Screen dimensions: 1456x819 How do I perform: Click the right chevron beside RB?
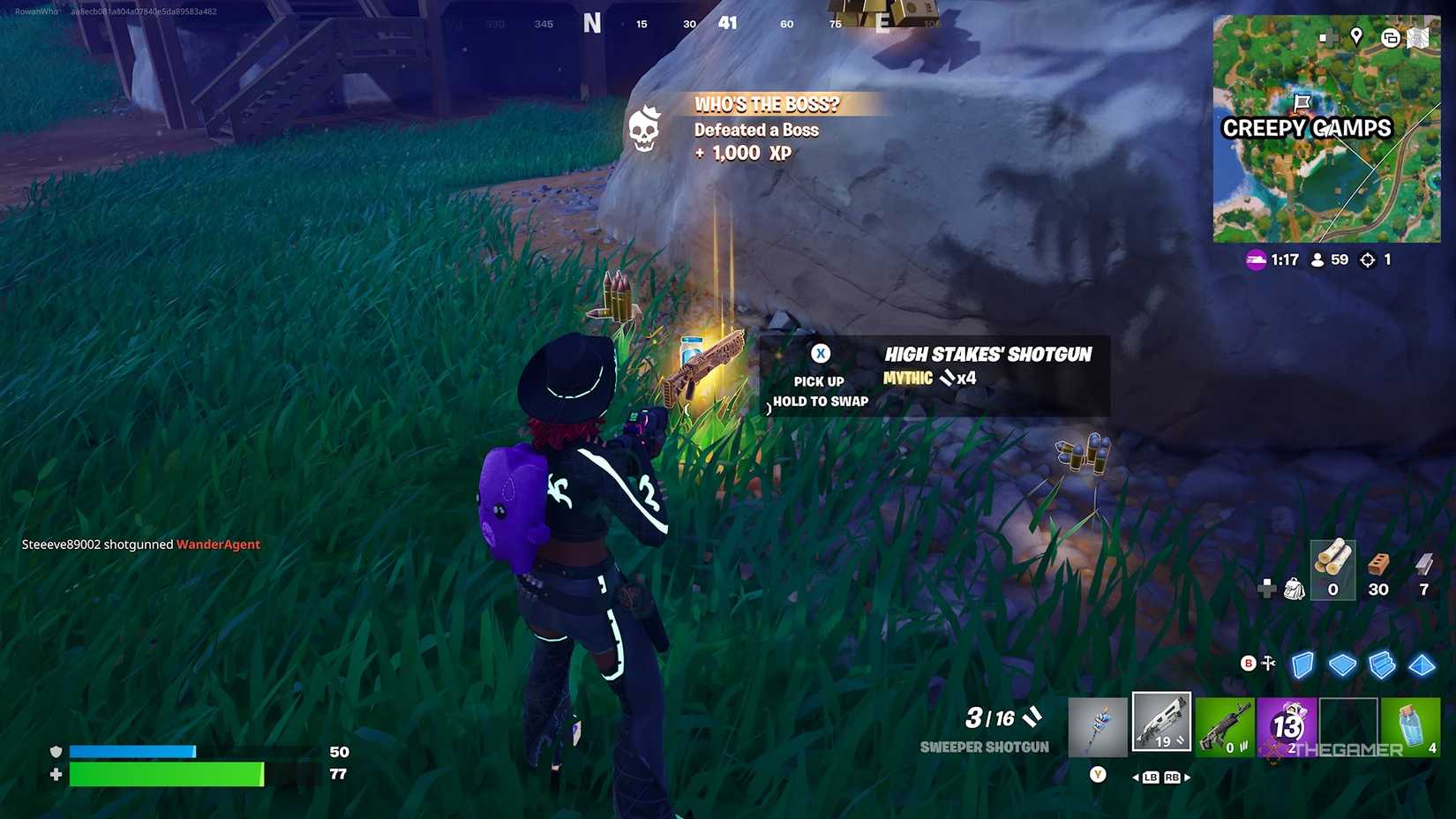coord(1190,779)
